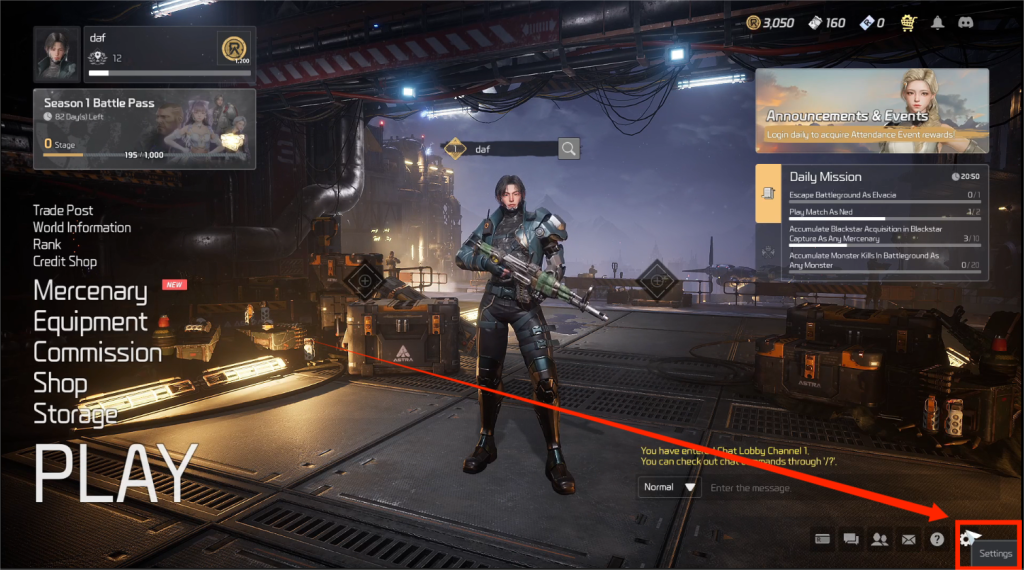The height and width of the screenshot is (570, 1024).
Task: Show World Information
Action: [82, 227]
